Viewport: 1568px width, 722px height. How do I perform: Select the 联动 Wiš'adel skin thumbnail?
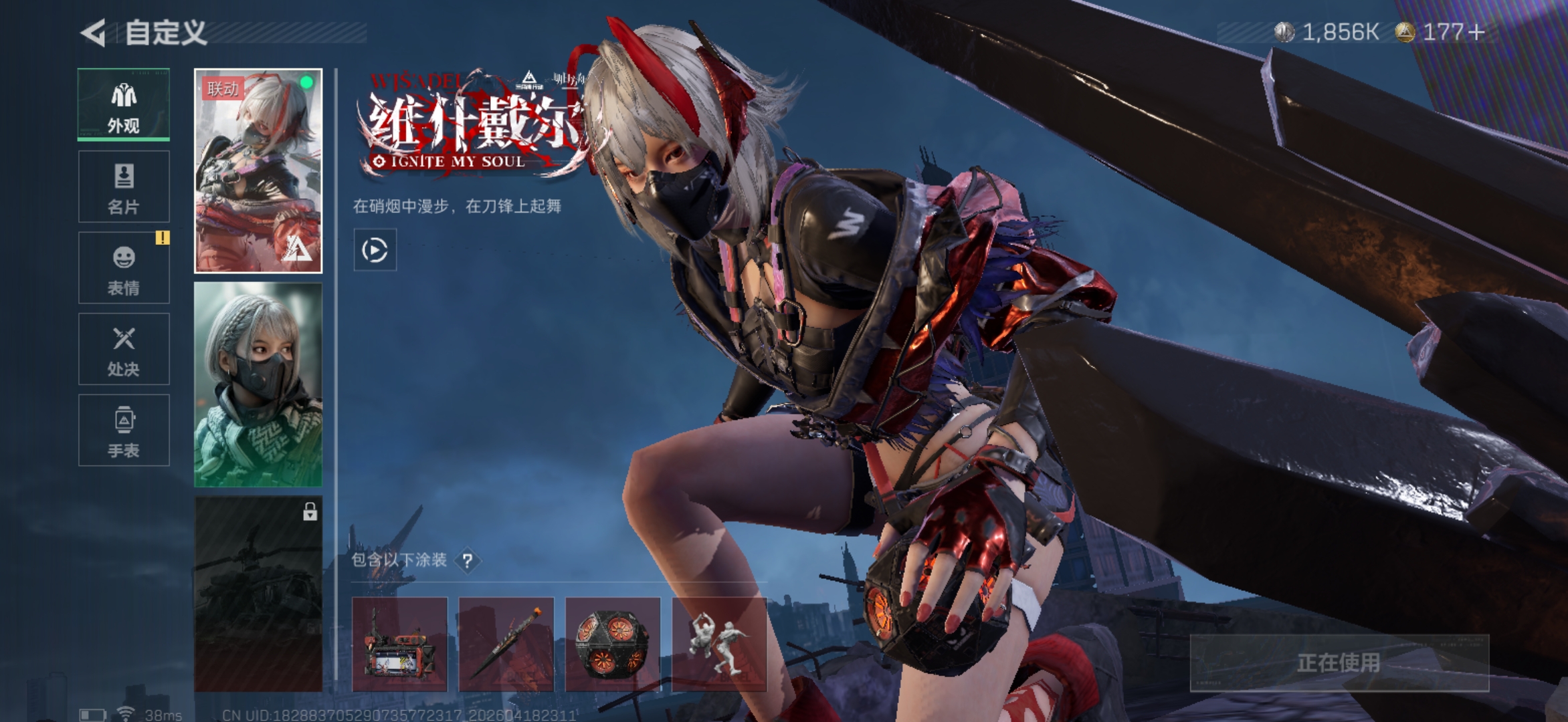click(258, 171)
